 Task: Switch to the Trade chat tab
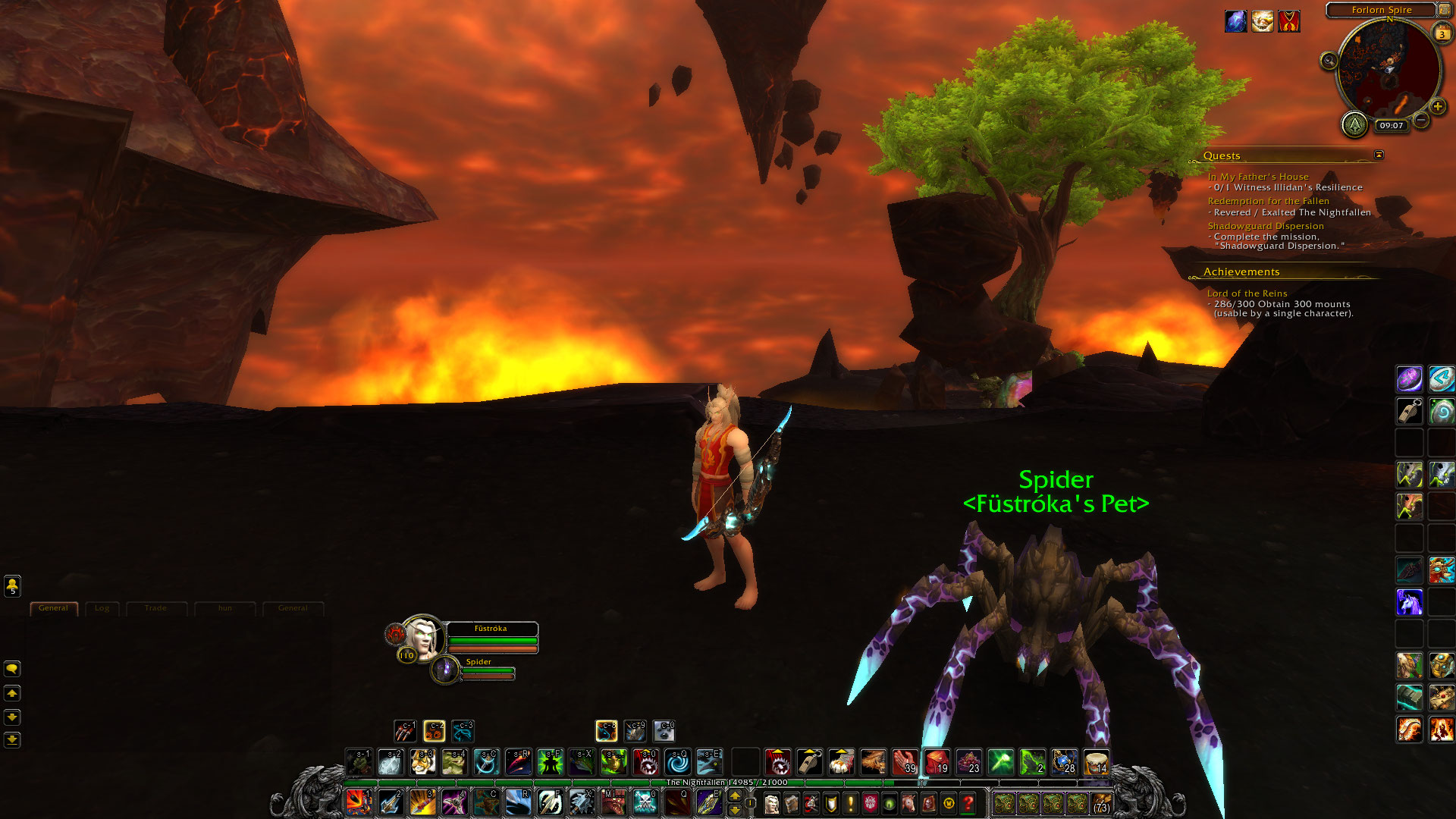click(155, 608)
